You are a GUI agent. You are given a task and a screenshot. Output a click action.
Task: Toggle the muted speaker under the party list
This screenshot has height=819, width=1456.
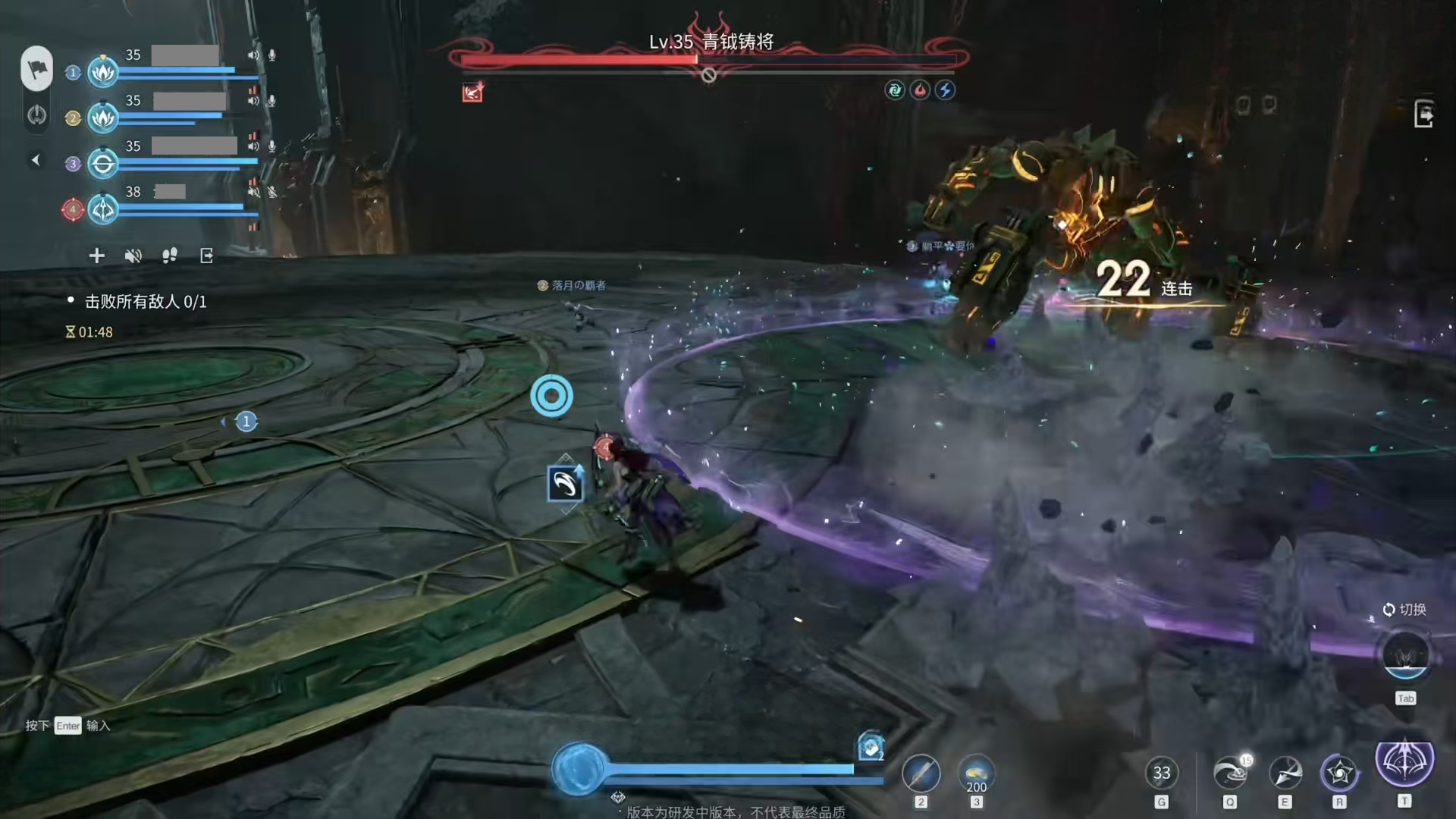[x=133, y=256]
